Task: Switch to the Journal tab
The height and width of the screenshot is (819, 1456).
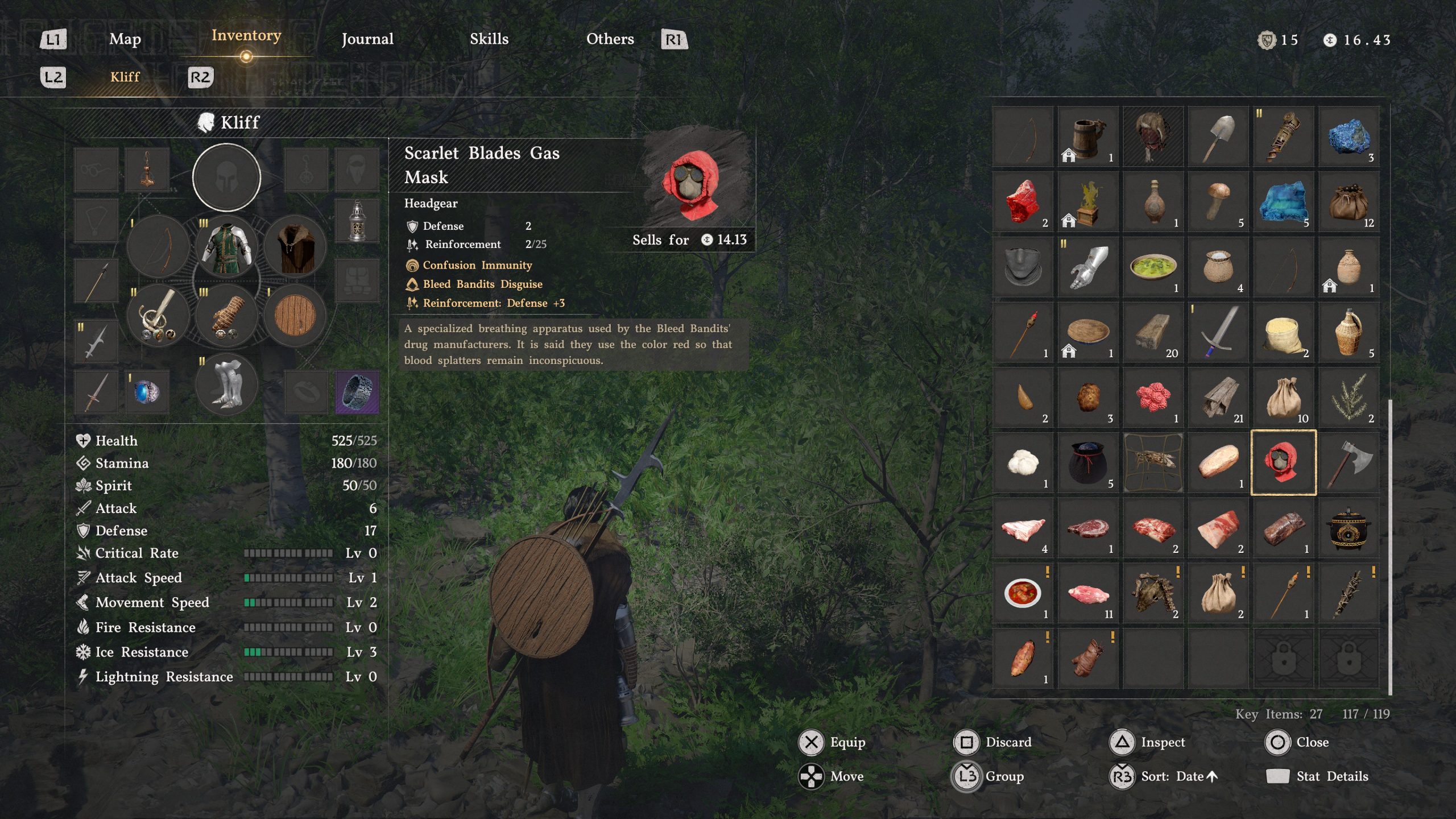Action: click(x=367, y=40)
